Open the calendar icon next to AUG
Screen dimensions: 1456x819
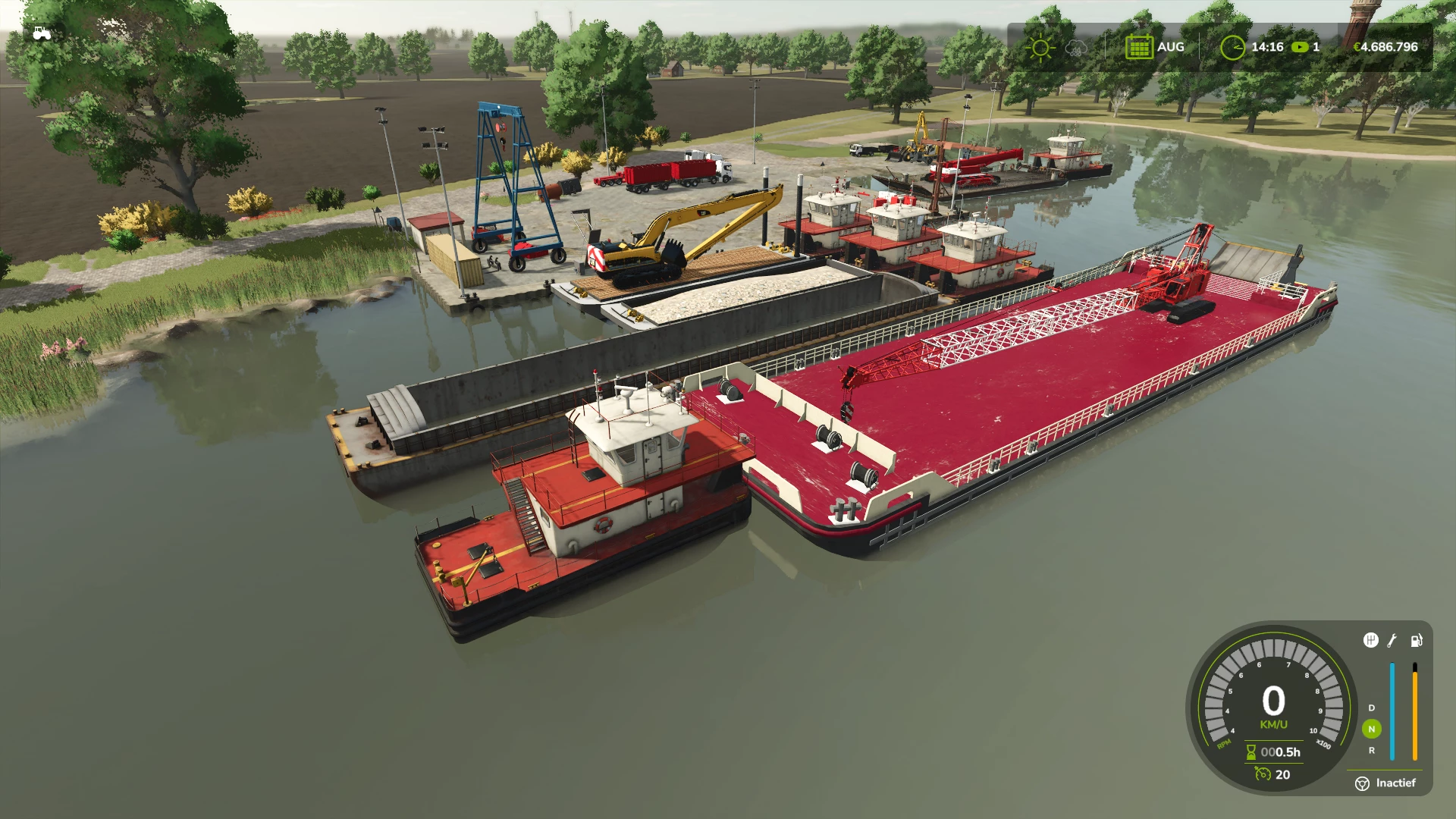coord(1138,47)
